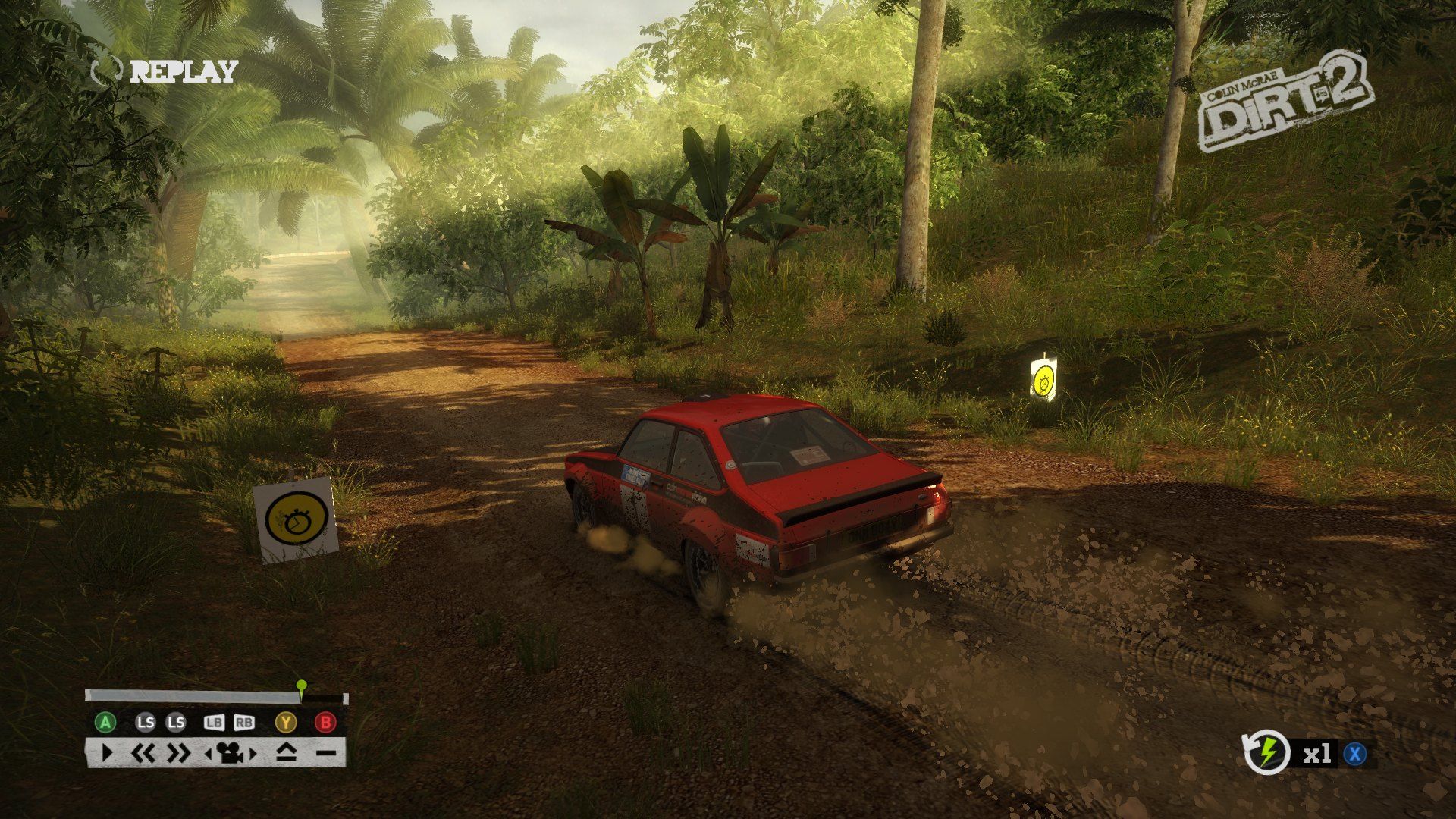The width and height of the screenshot is (1456, 819).
Task: Switch to next camera with small right arrow
Action: coord(253,754)
